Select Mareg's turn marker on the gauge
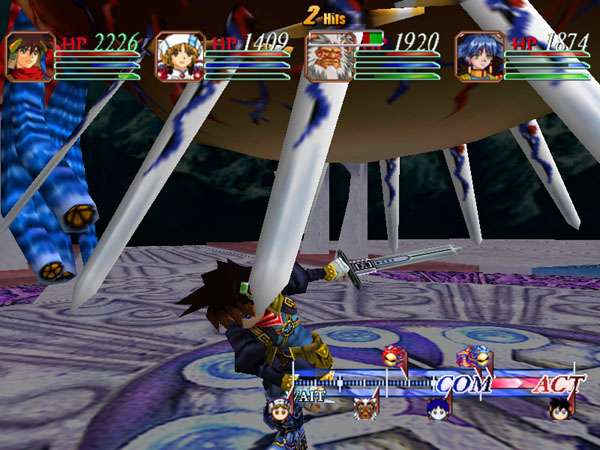This screenshot has width=600, height=450. [364, 408]
